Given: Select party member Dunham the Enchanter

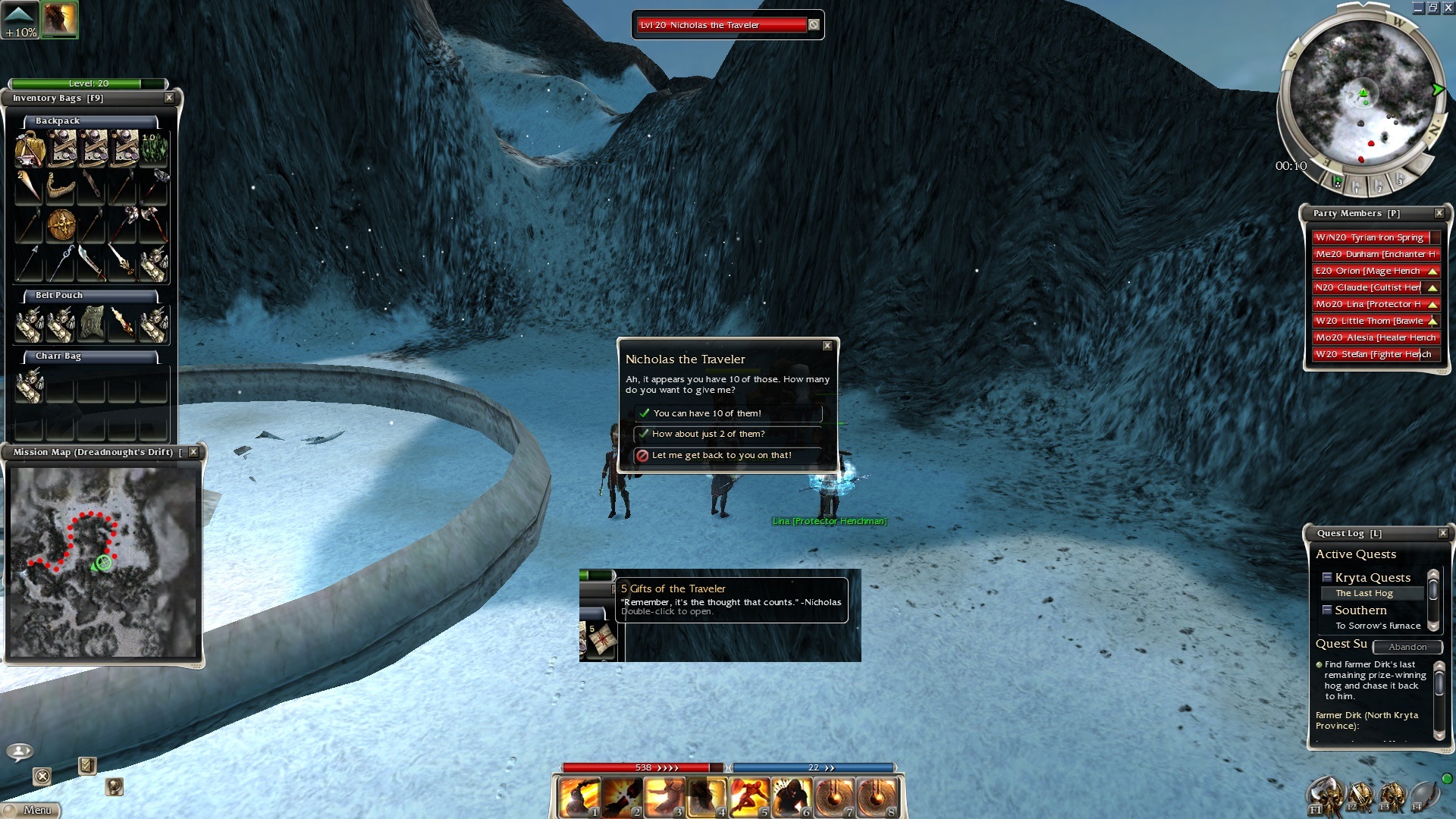Looking at the screenshot, I should tap(1374, 254).
